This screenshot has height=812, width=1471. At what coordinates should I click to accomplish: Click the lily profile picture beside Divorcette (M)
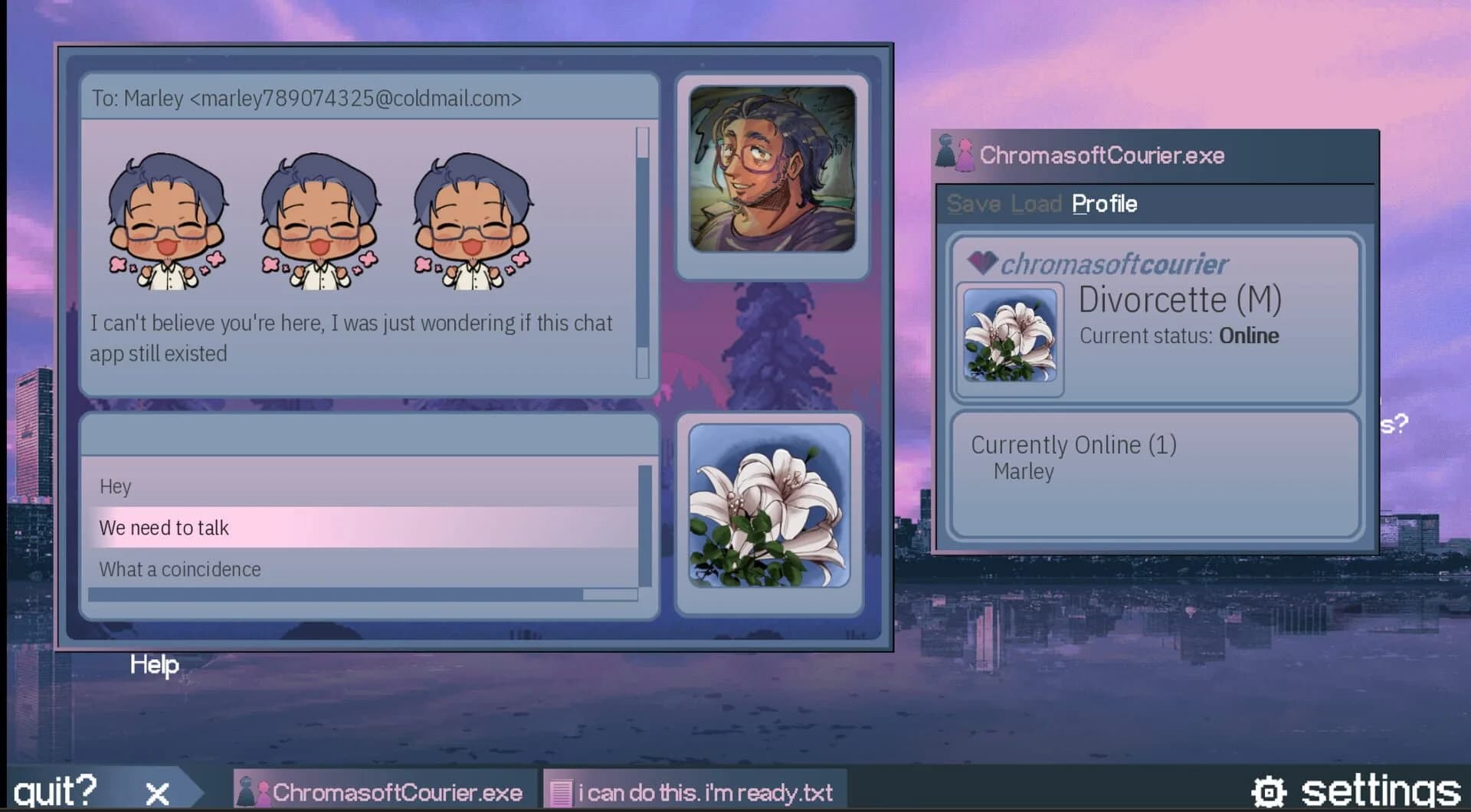[1008, 337]
